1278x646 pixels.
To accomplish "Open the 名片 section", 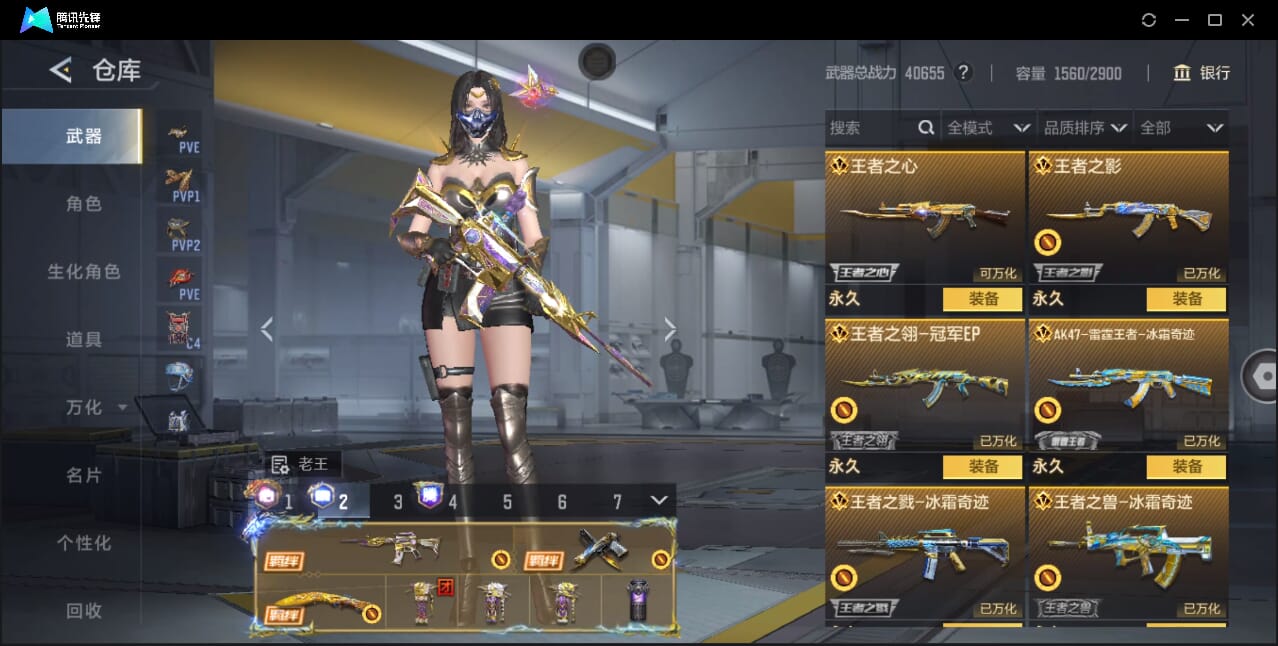I will 84,476.
